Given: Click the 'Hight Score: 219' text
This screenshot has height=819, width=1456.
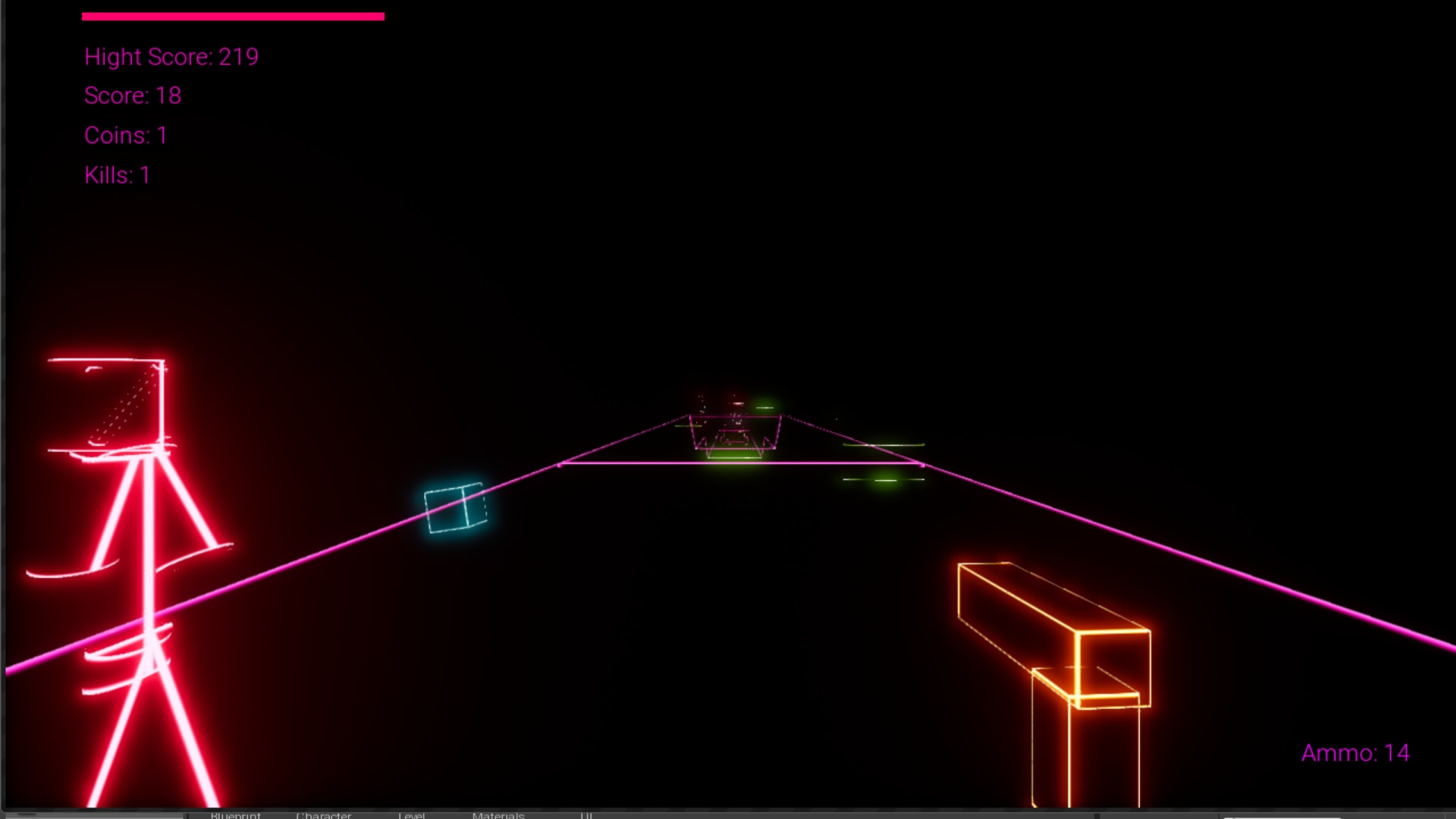Looking at the screenshot, I should point(171,56).
